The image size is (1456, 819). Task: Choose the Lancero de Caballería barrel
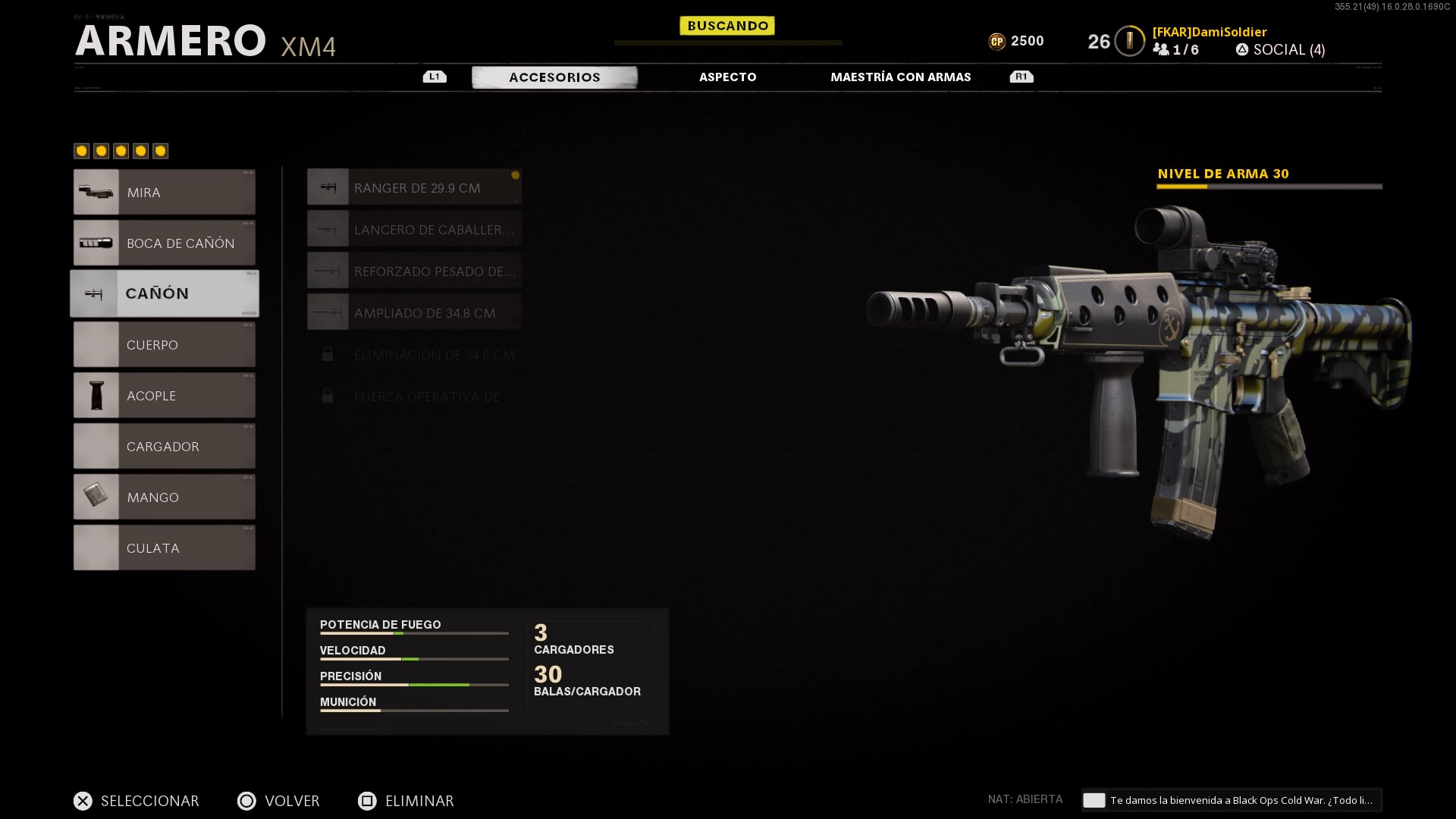tap(414, 230)
